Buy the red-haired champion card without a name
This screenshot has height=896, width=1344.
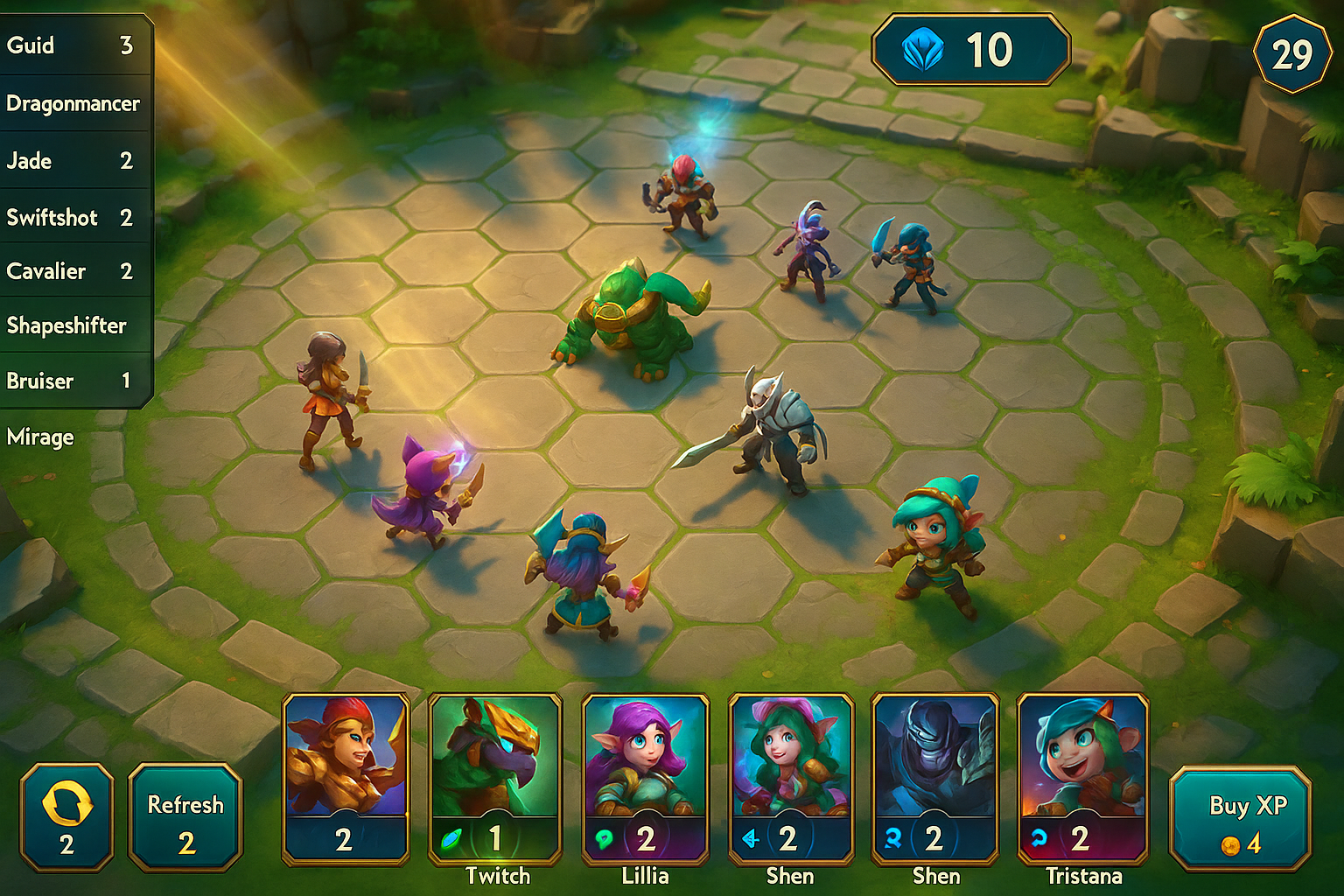(x=346, y=779)
